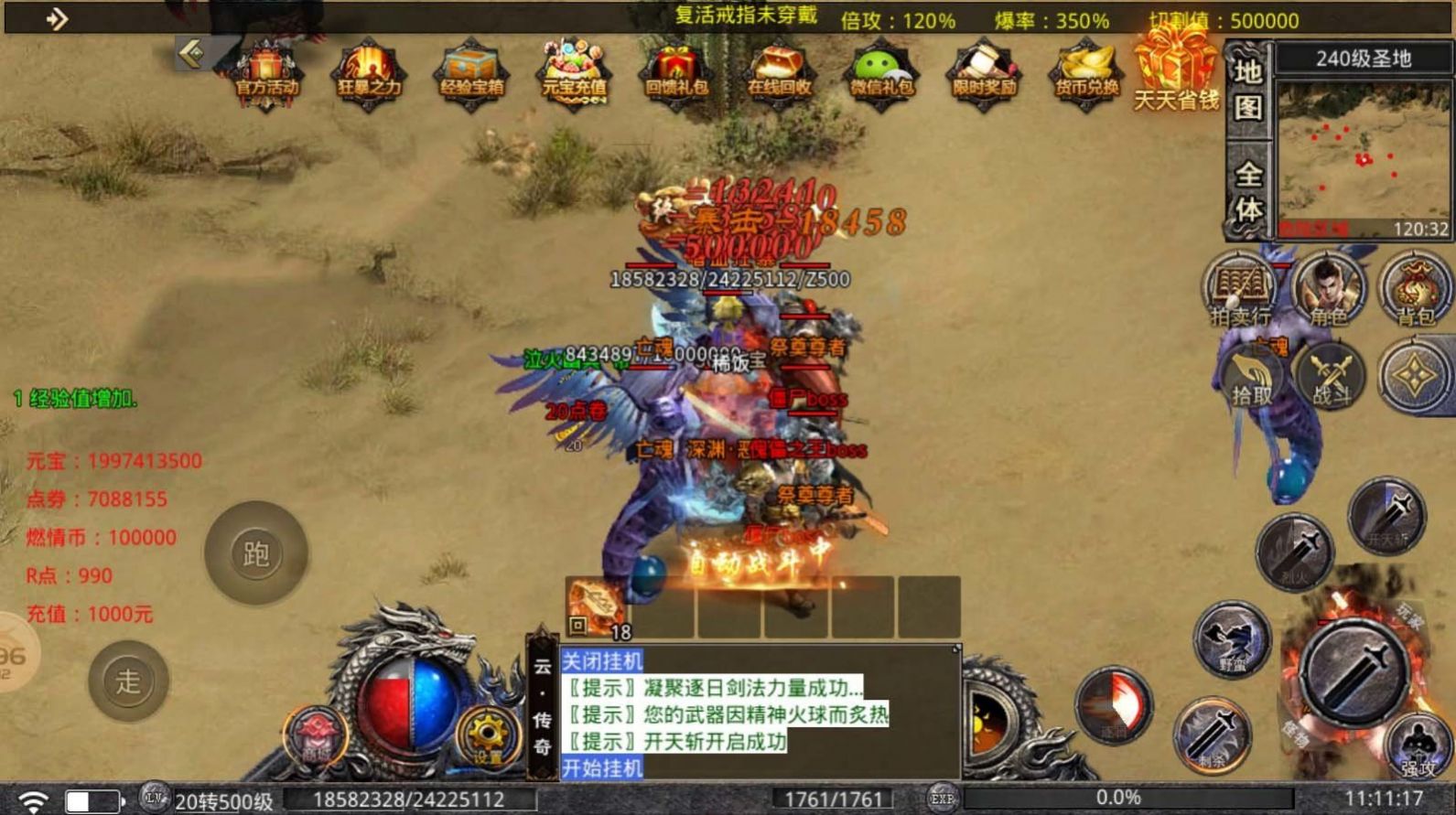1456x815 pixels.
Task: Open the 经验宝箱 experience chest
Action: (471, 71)
